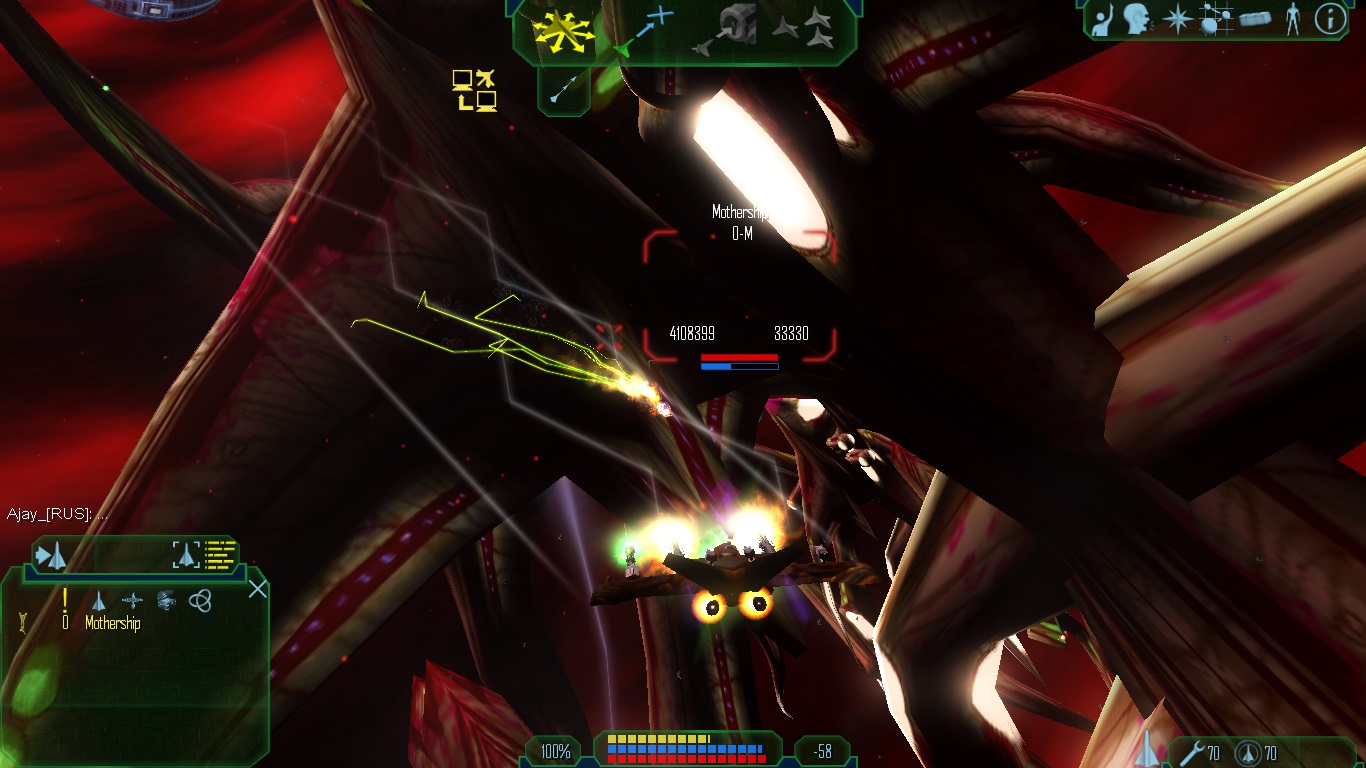Viewport: 1366px width, 768px height.
Task: Open the cargo crate icon top right
Action: tap(1256, 19)
